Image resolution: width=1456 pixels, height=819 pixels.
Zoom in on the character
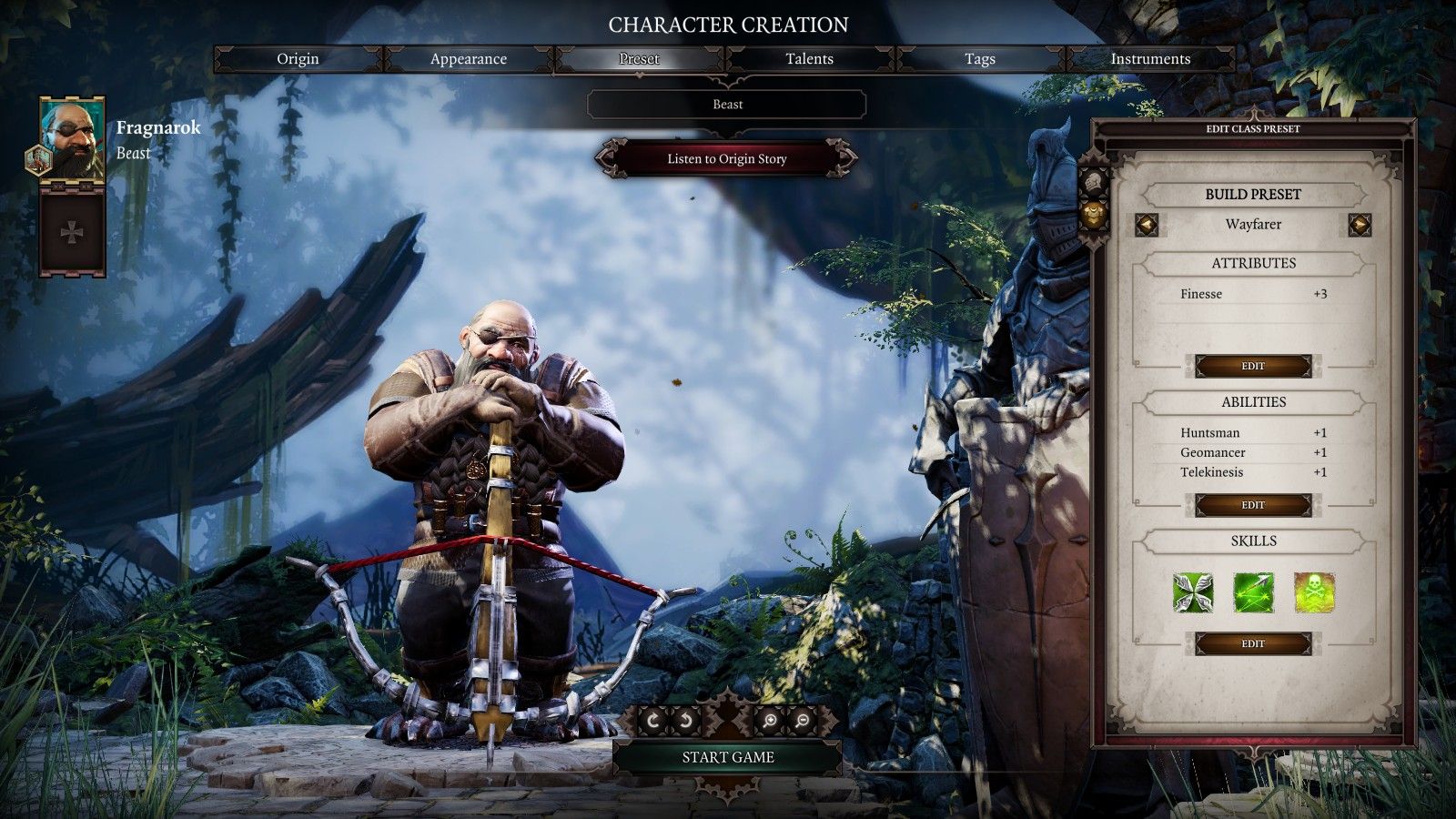click(770, 721)
